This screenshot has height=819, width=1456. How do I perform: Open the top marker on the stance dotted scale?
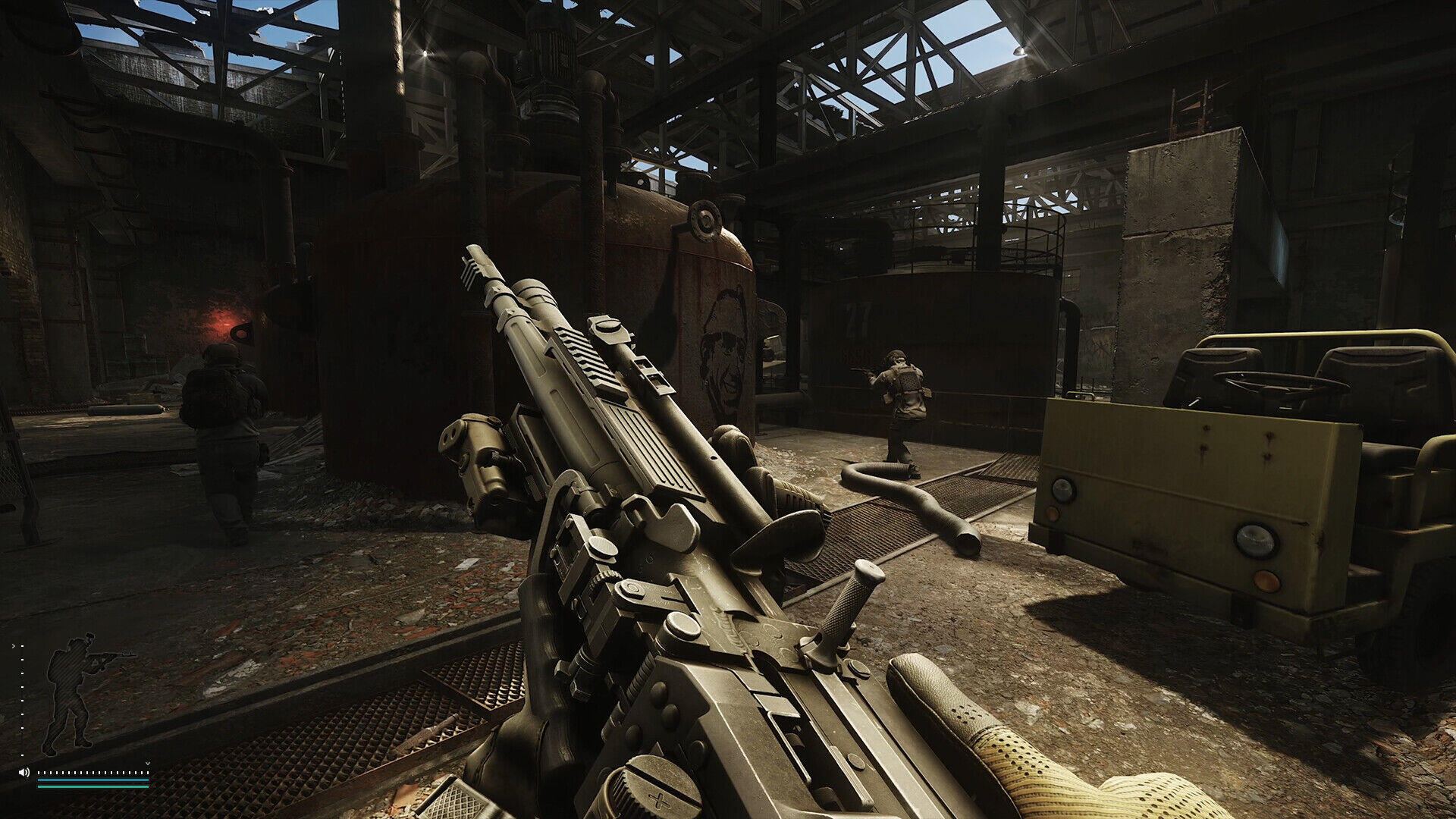point(22,646)
